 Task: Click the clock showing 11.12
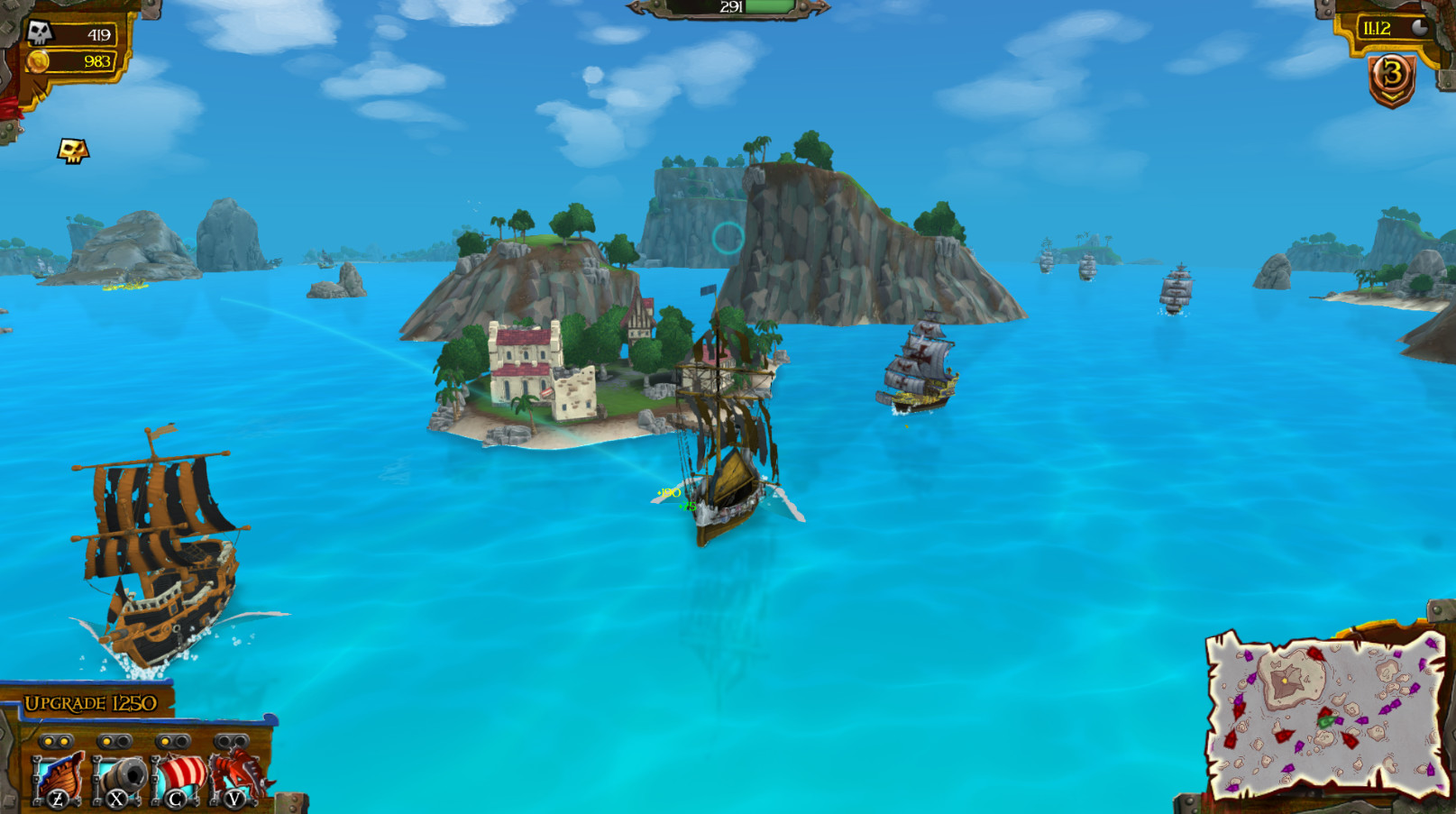point(1377,27)
